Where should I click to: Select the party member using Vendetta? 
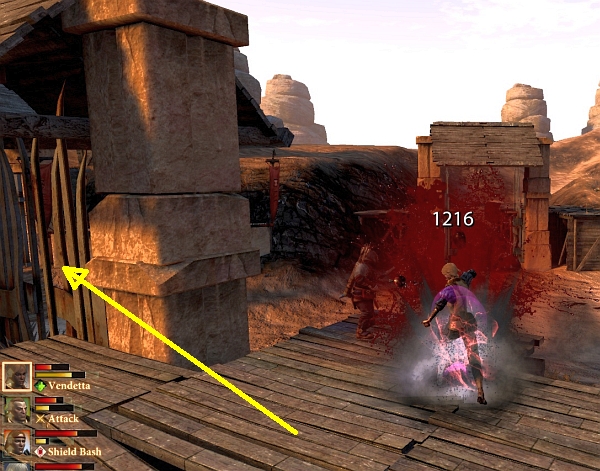(x=16, y=377)
